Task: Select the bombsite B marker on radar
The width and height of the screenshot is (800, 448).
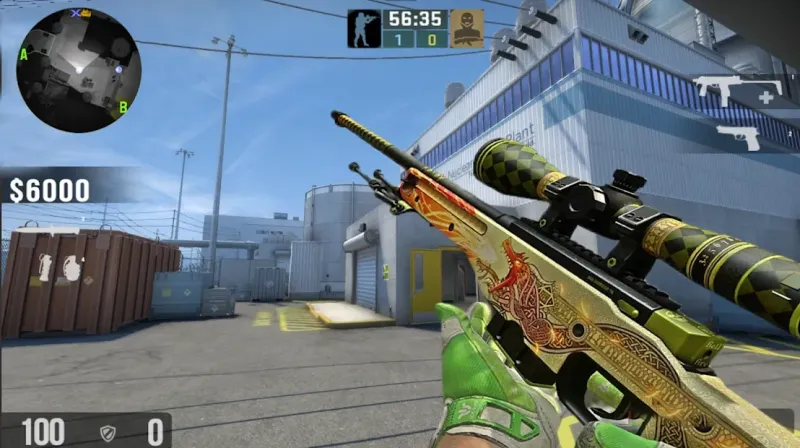Action: click(123, 106)
